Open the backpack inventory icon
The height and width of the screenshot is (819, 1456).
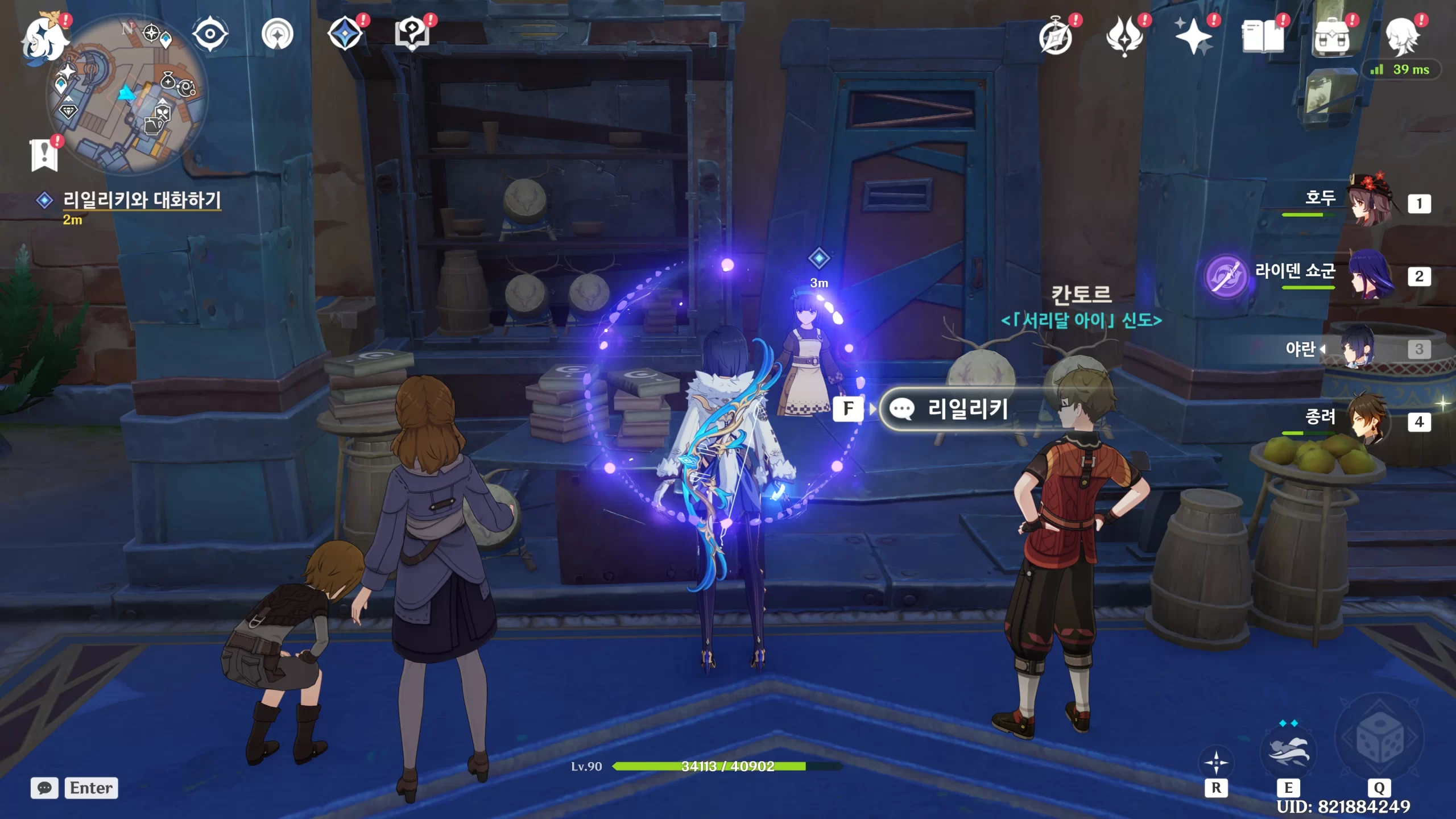click(x=1331, y=37)
